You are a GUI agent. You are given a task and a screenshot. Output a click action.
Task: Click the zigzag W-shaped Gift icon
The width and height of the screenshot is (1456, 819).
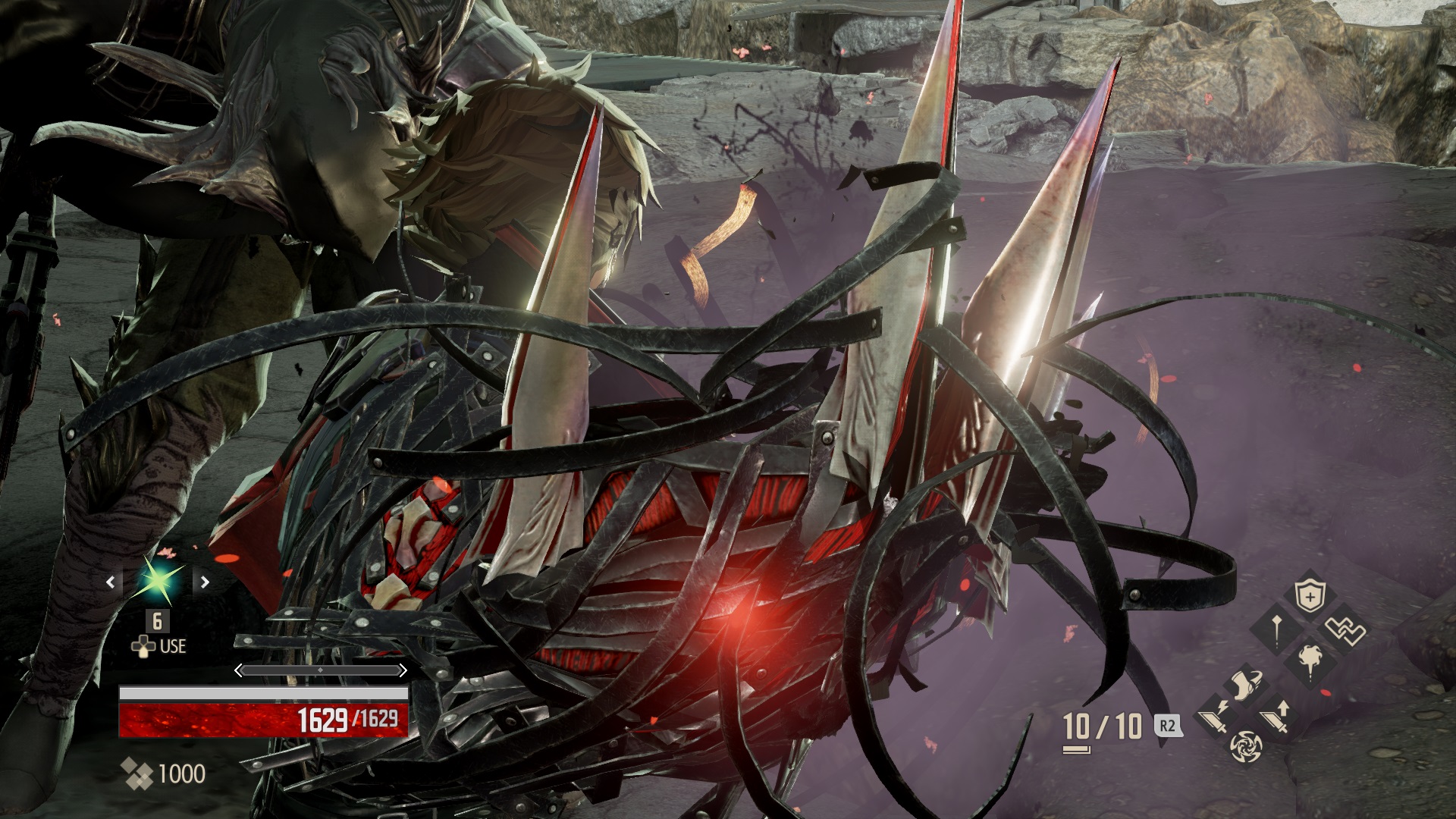(1345, 629)
